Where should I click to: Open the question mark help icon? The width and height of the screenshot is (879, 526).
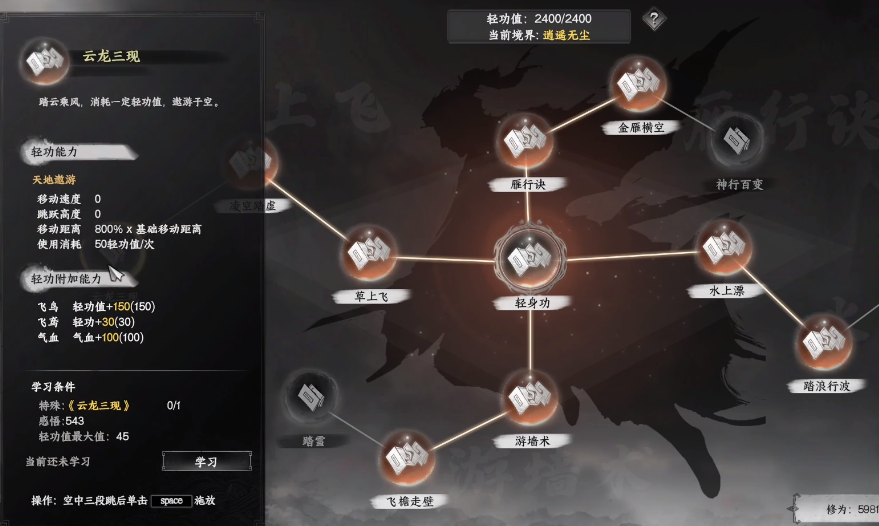tap(654, 18)
